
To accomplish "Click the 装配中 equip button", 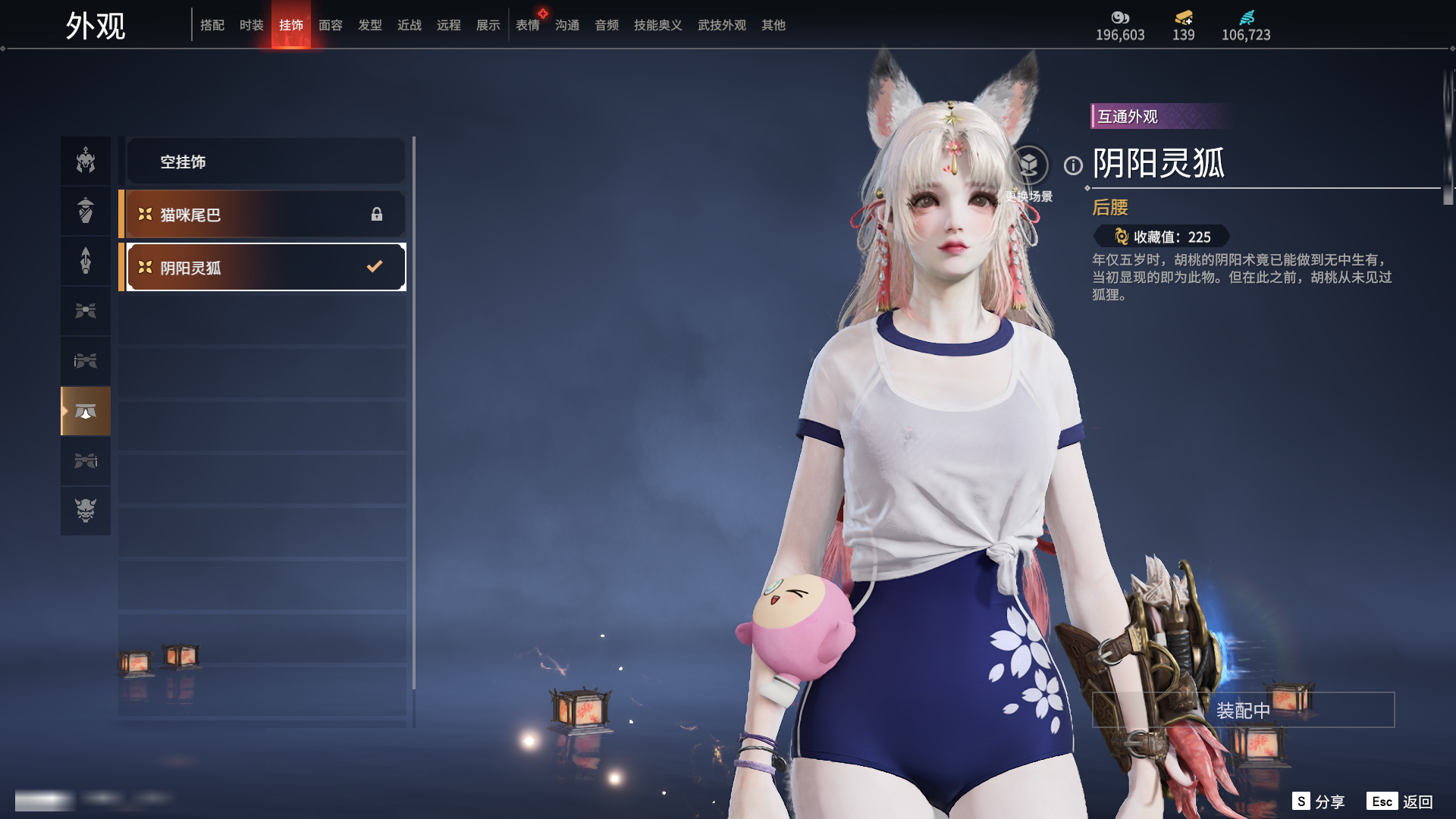I will 1243,710.
